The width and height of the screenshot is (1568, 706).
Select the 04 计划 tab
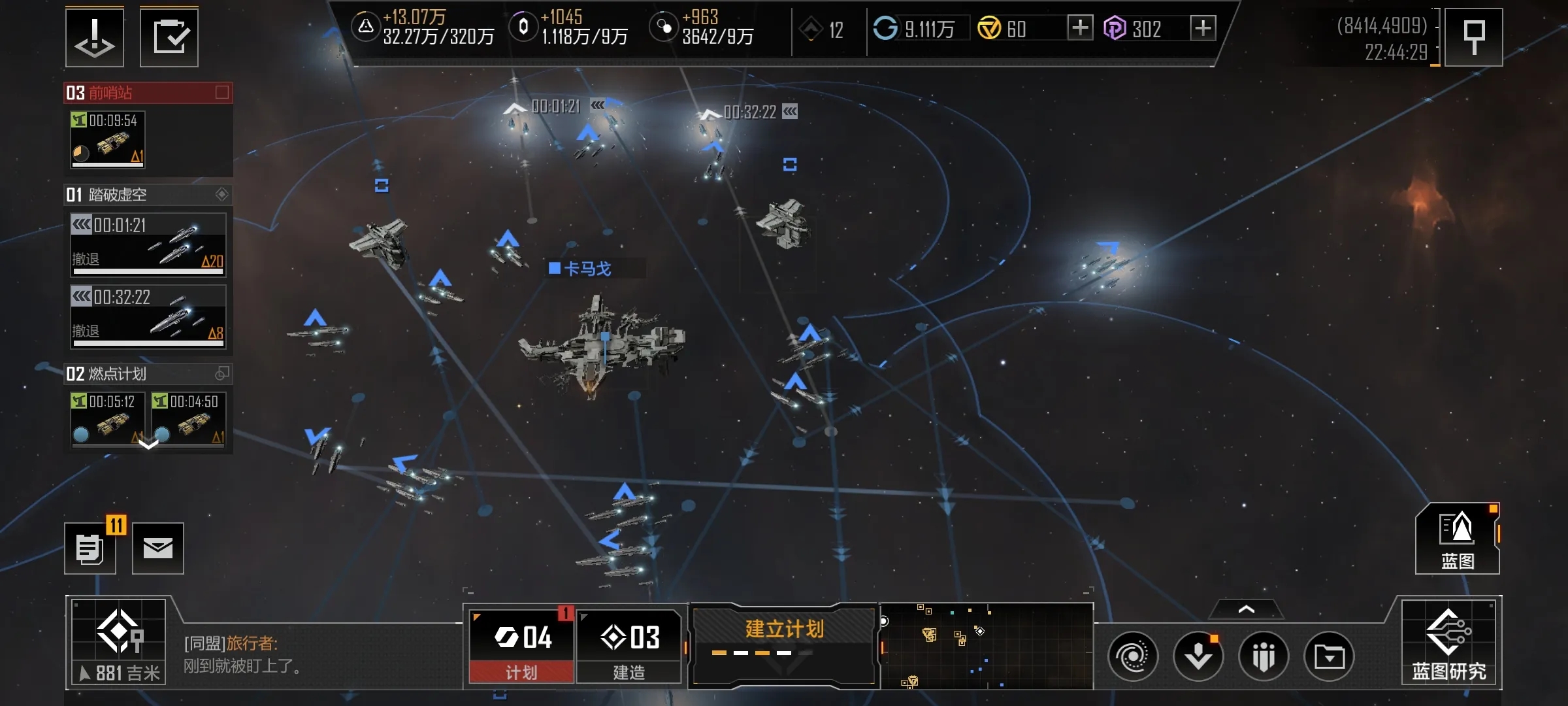tap(521, 646)
